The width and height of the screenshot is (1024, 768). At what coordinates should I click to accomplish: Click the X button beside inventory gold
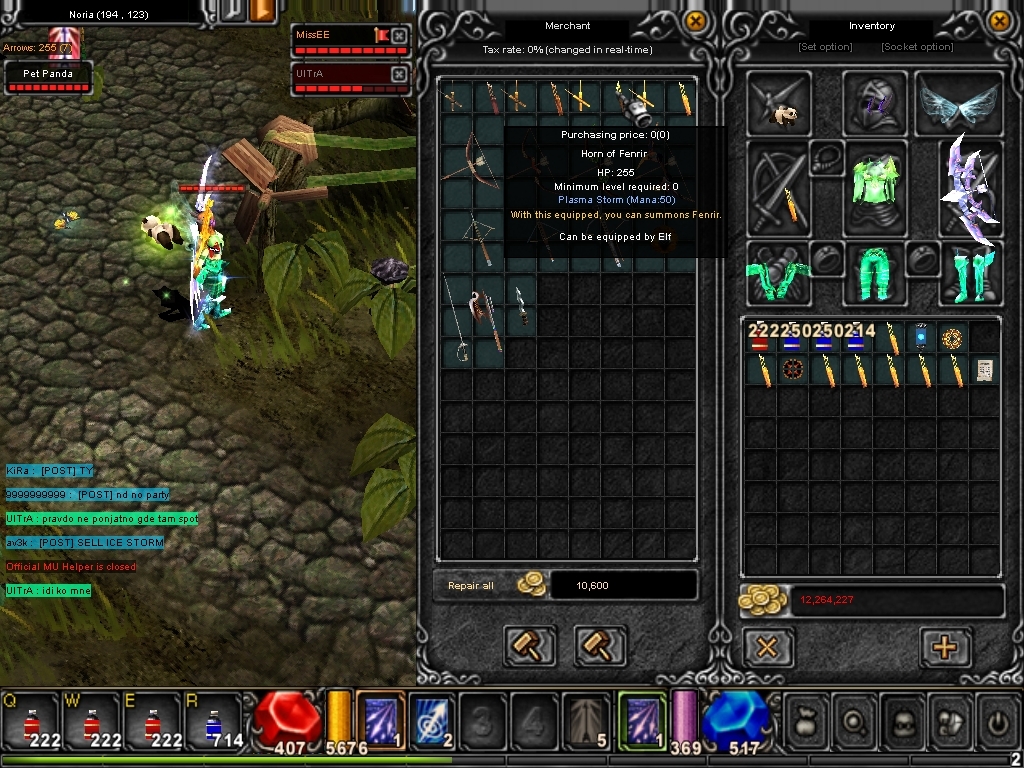tap(767, 647)
